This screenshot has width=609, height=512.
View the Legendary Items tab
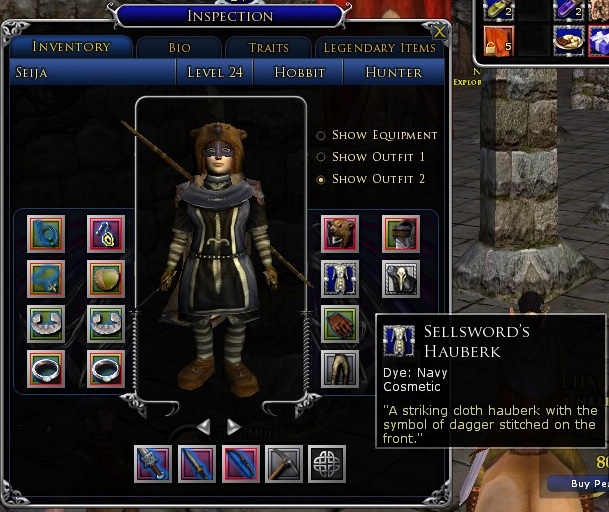click(x=379, y=48)
